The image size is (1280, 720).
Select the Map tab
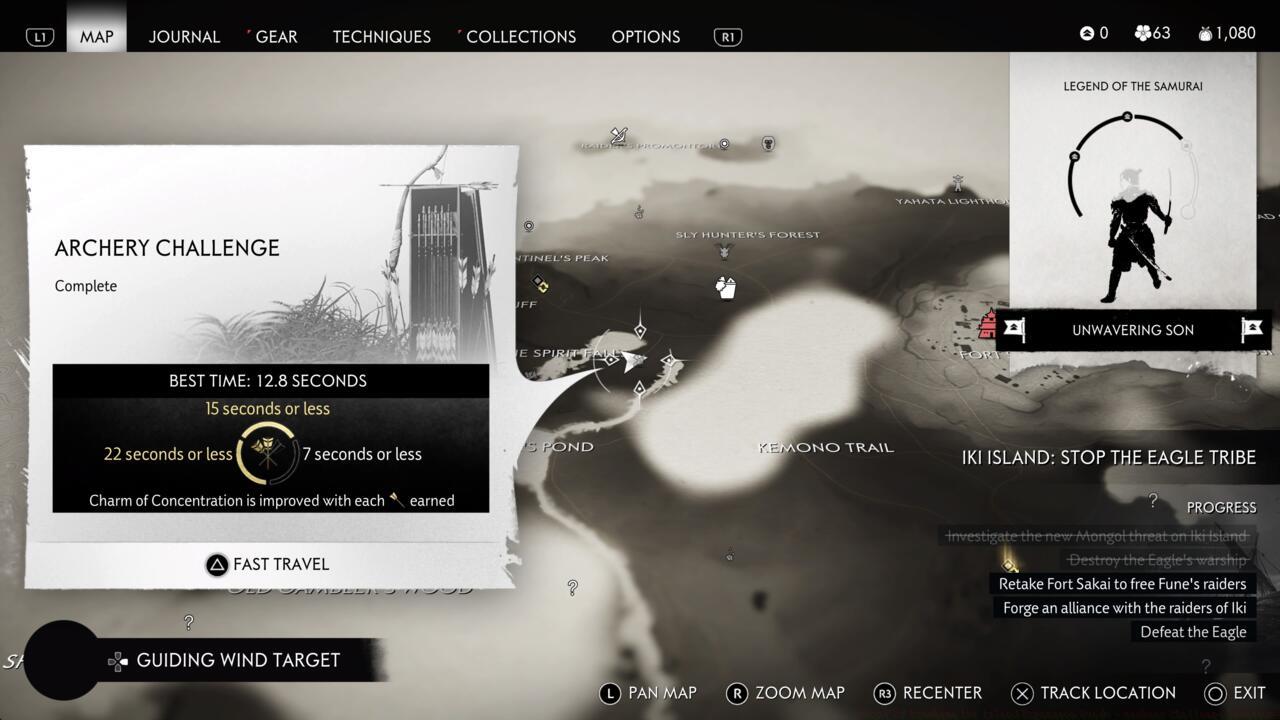[97, 36]
